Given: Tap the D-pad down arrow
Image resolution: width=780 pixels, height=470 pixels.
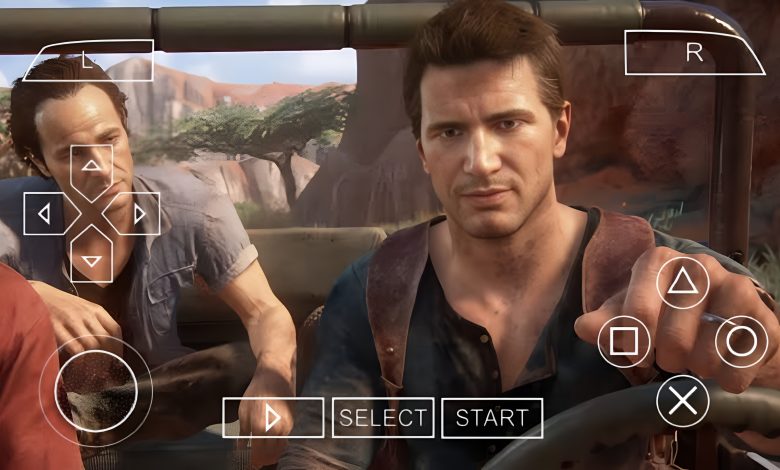Looking at the screenshot, I should pos(92,259).
